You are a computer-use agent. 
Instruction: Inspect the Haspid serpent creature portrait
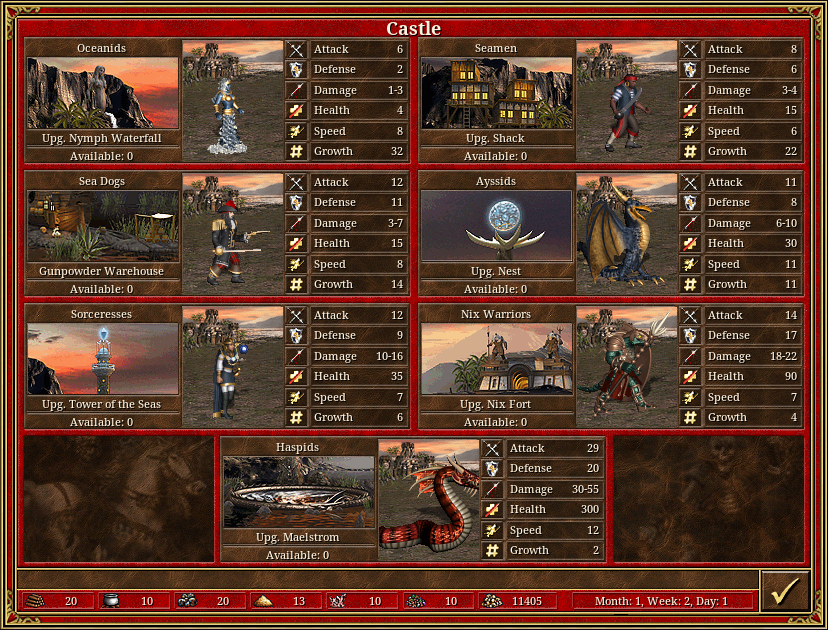coord(429,500)
